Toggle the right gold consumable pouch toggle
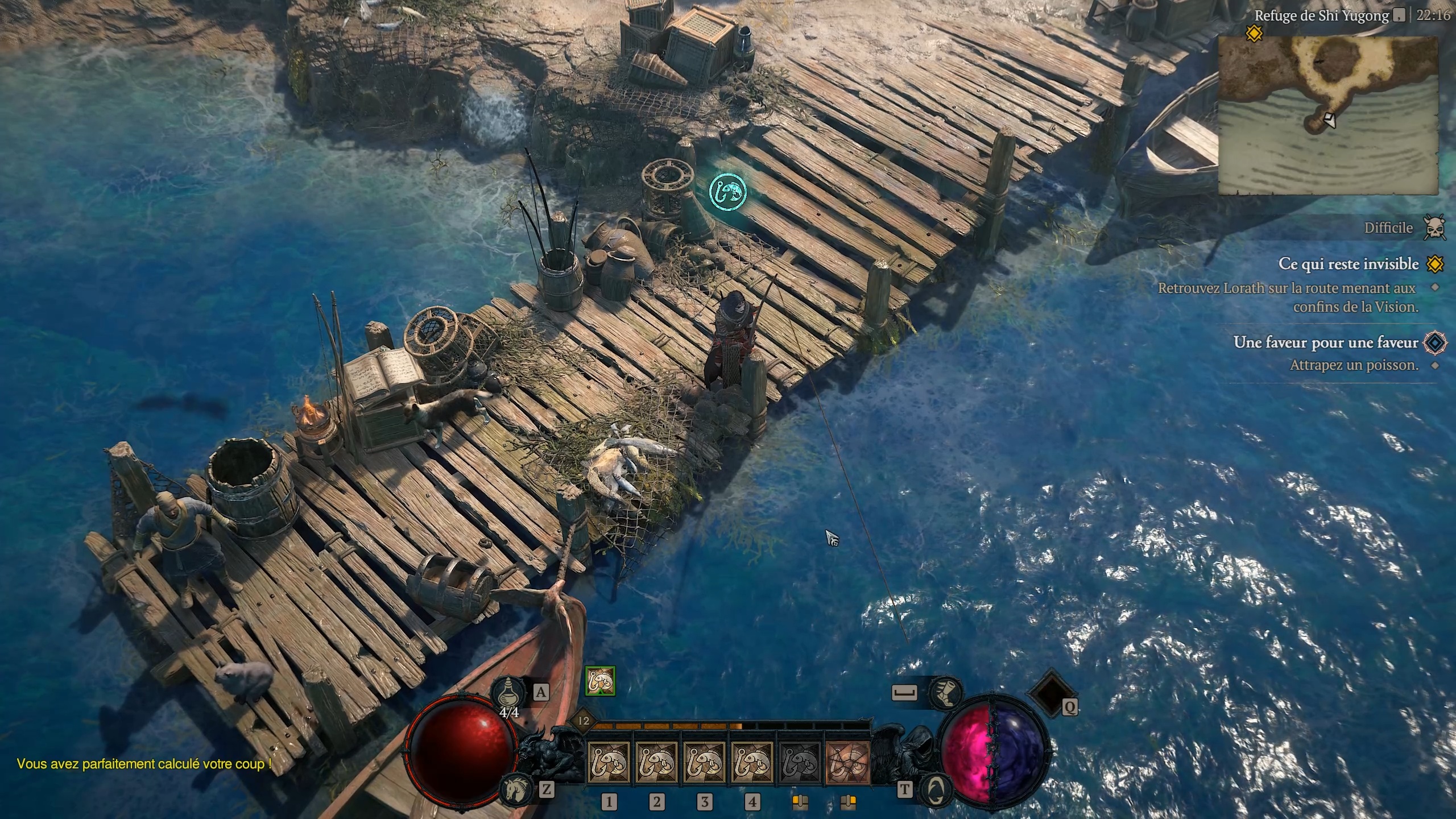The image size is (1456, 819). click(849, 801)
